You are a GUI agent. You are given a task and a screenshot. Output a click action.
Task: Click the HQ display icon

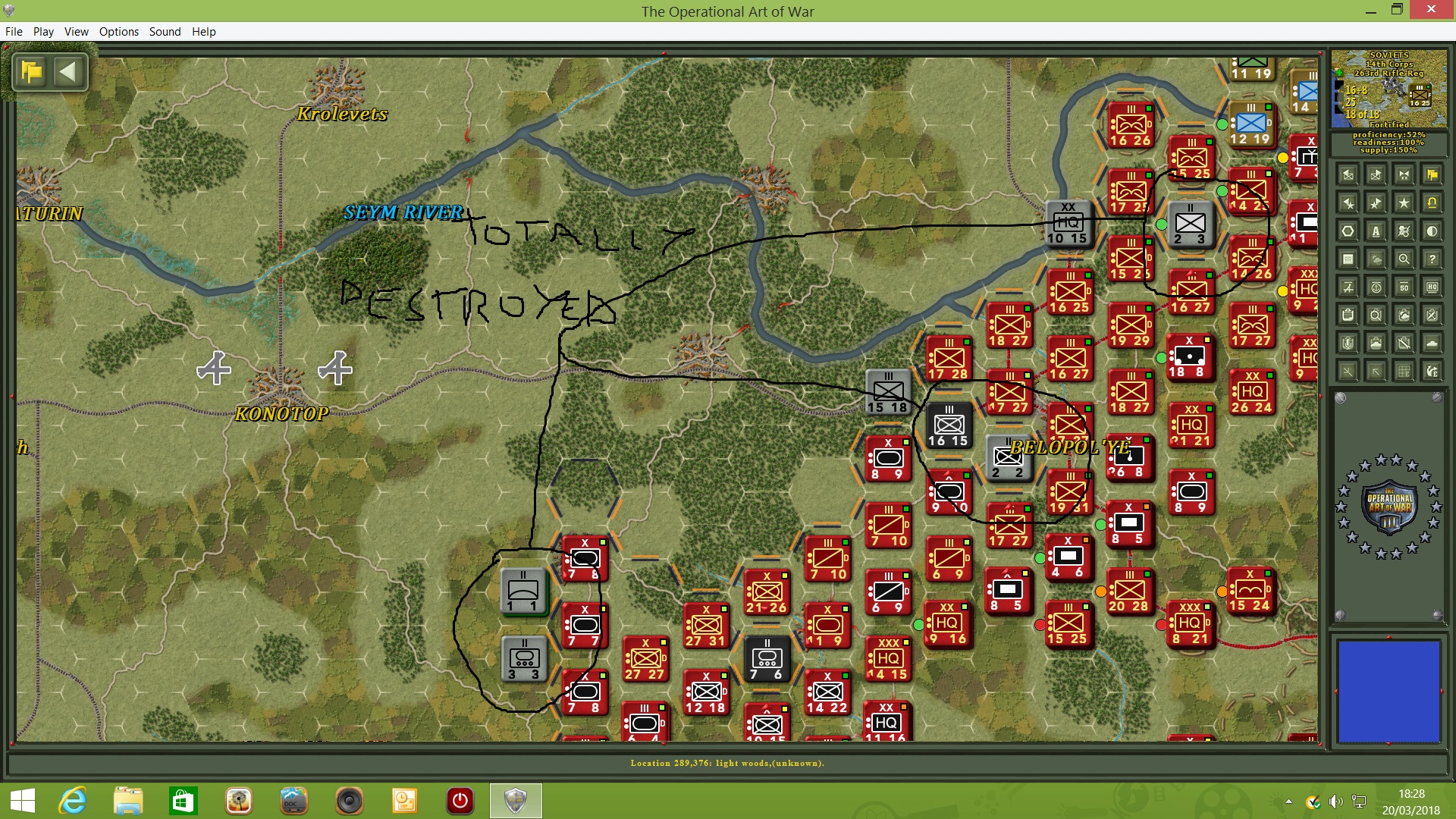[1432, 287]
